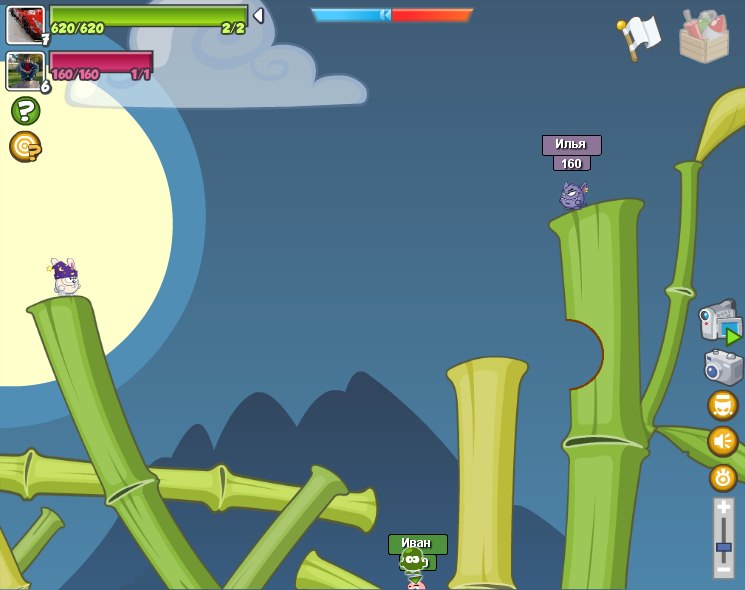This screenshot has height=590, width=745.
Task: Click the white surrender flag icon
Action: pos(639,37)
